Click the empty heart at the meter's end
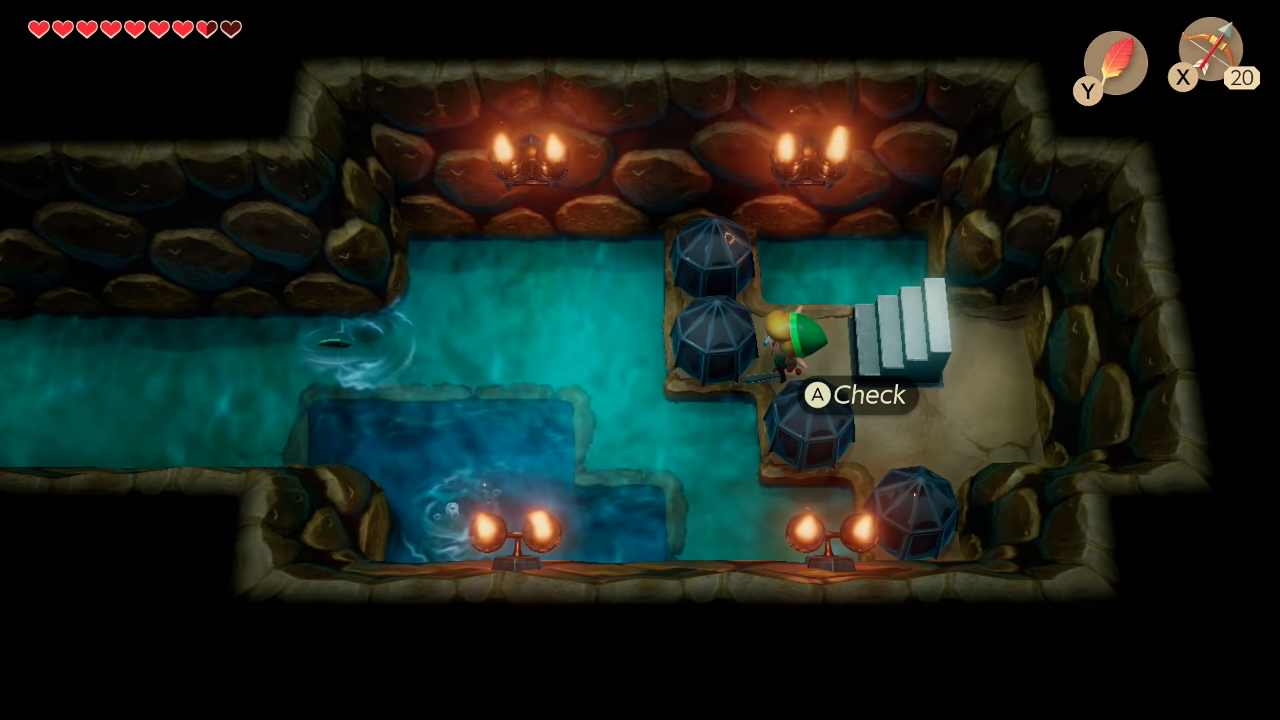Image resolution: width=1280 pixels, height=720 pixels. (230, 29)
